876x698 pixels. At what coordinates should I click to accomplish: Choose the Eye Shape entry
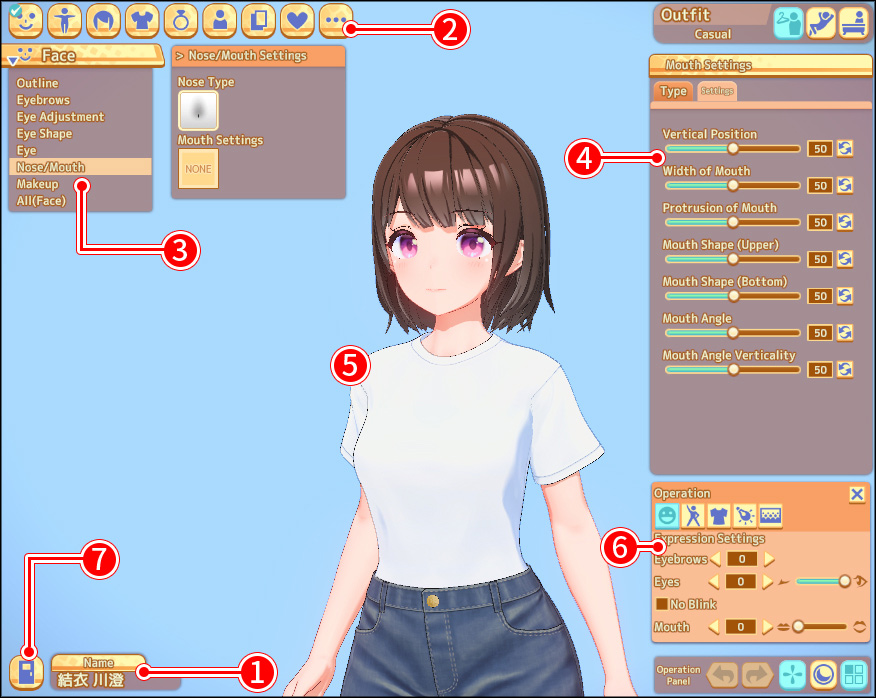tap(44, 134)
